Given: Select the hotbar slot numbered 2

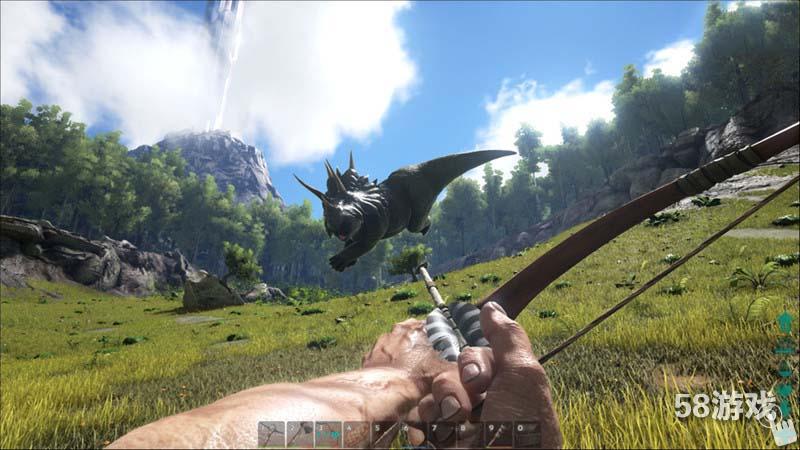Looking at the screenshot, I should click(300, 434).
